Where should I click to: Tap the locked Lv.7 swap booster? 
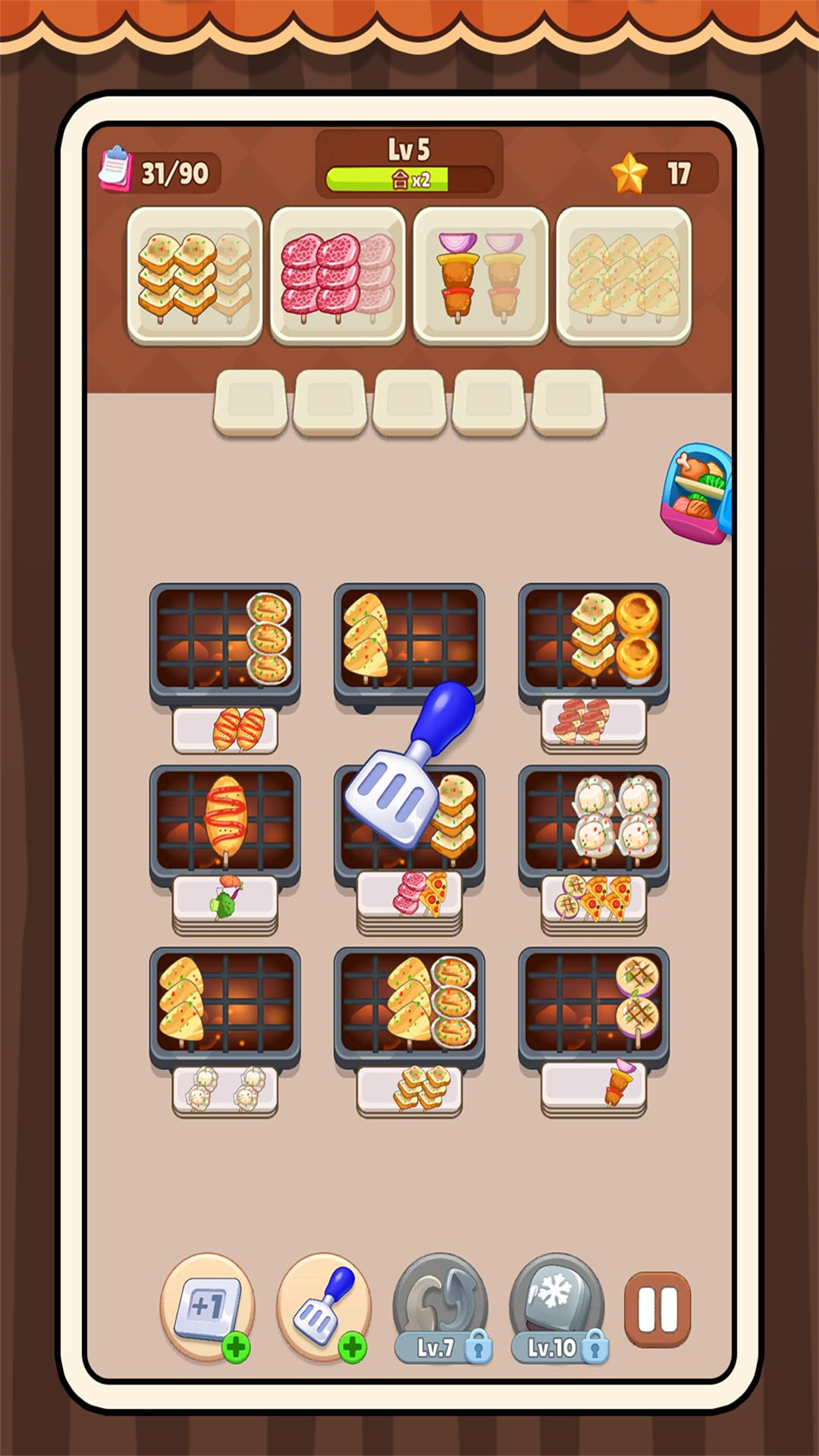click(441, 1307)
